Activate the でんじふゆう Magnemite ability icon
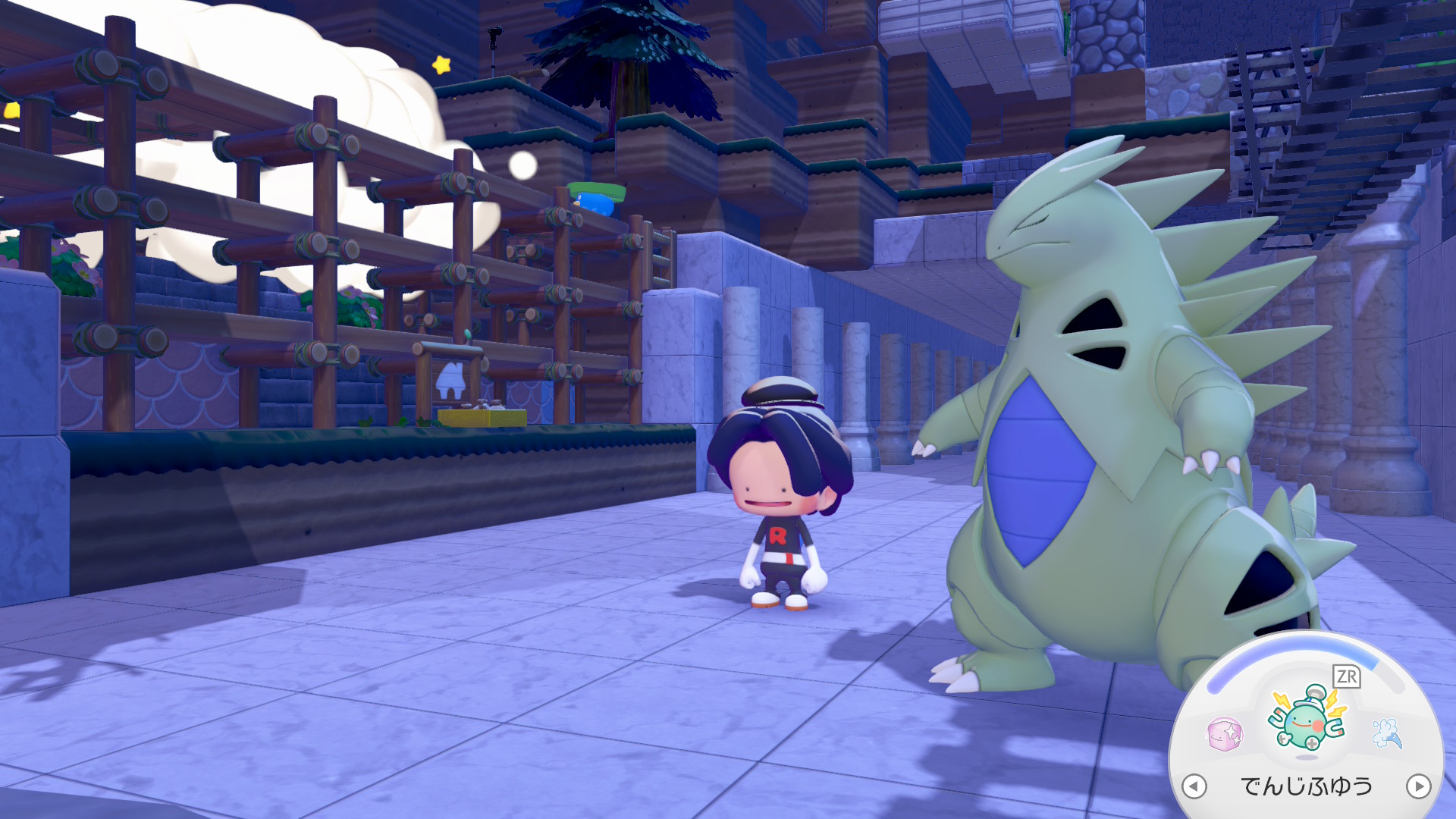1456x819 pixels. pyautogui.click(x=1307, y=721)
